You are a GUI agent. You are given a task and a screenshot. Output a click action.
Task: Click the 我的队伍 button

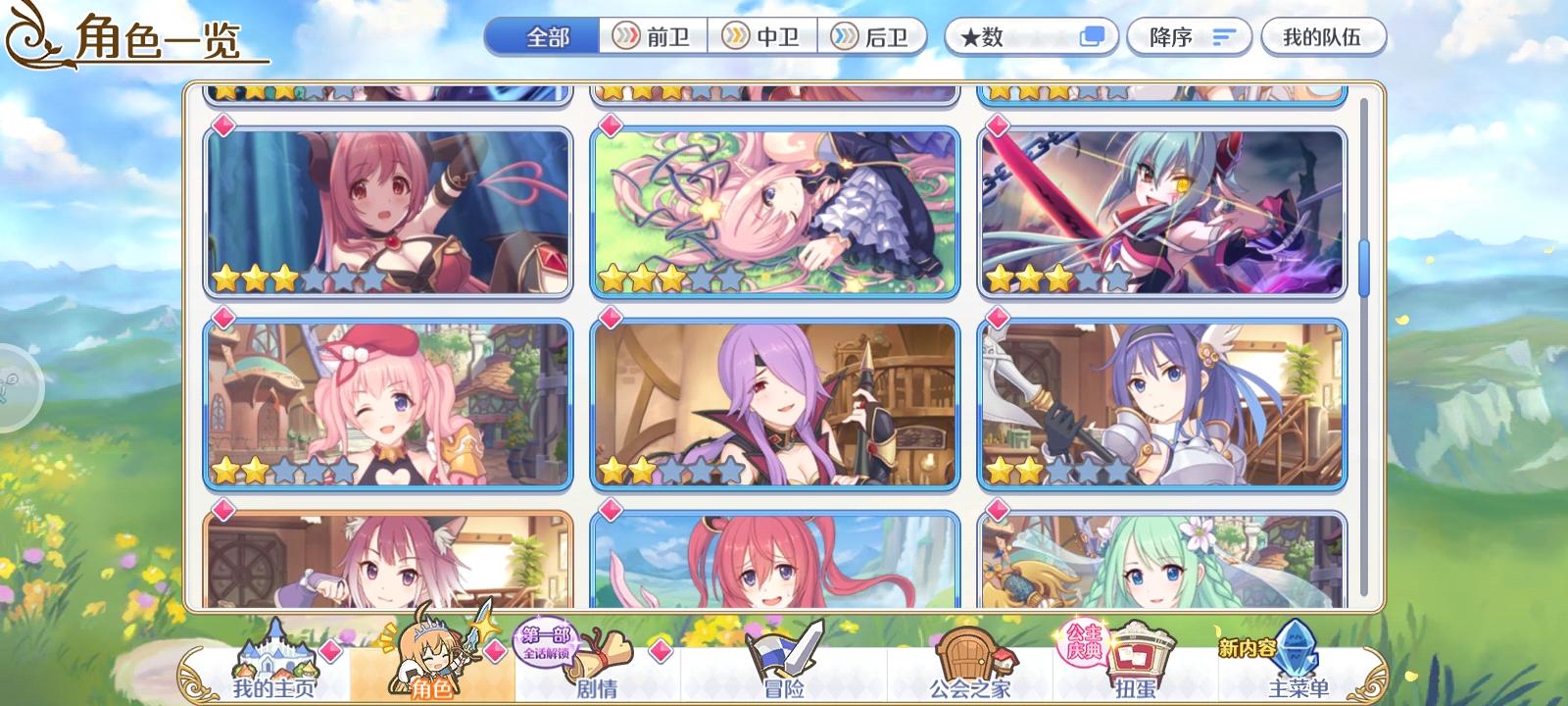(x=1324, y=34)
